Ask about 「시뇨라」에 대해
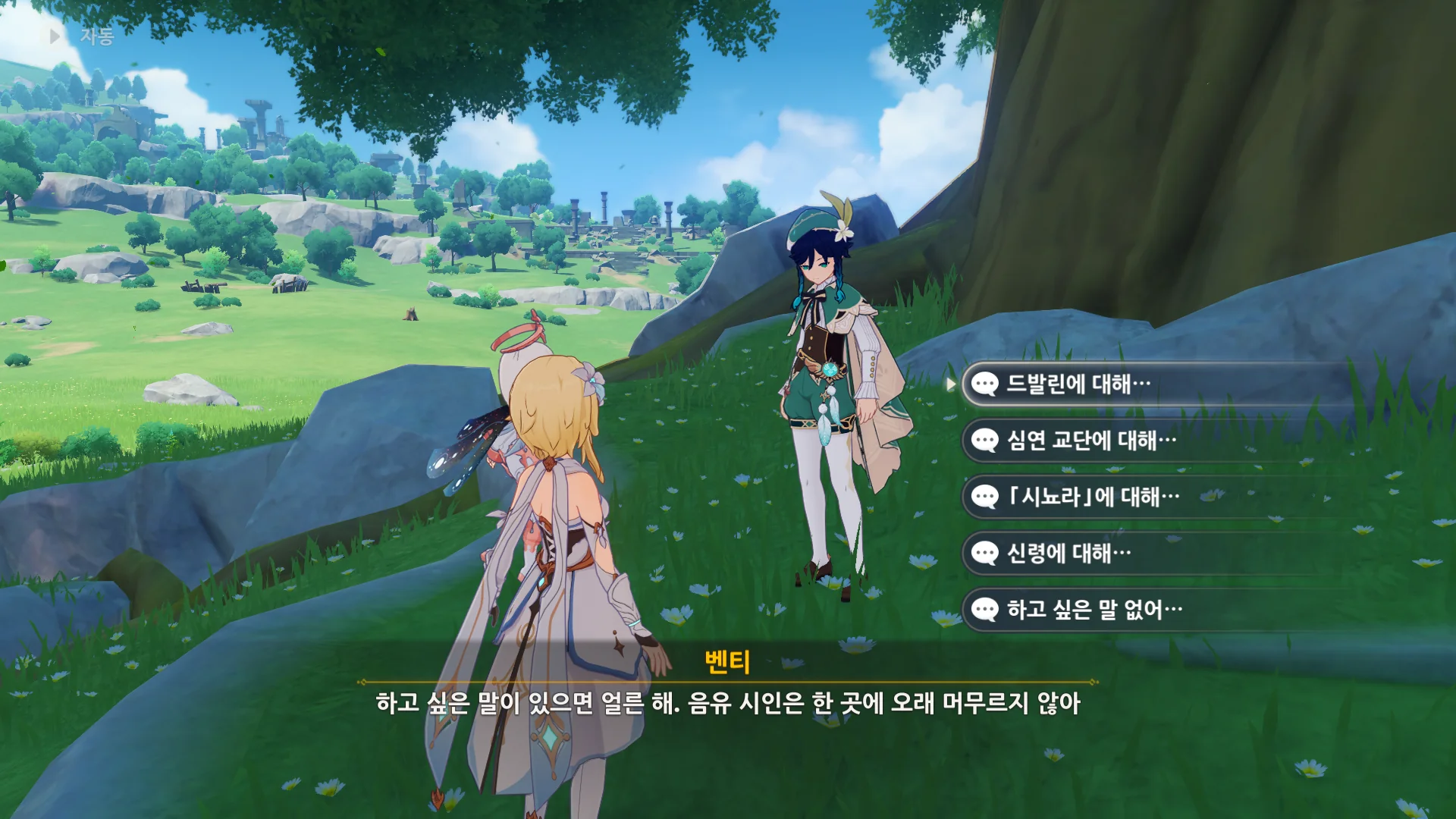The height and width of the screenshot is (819, 1456). [x=1092, y=497]
